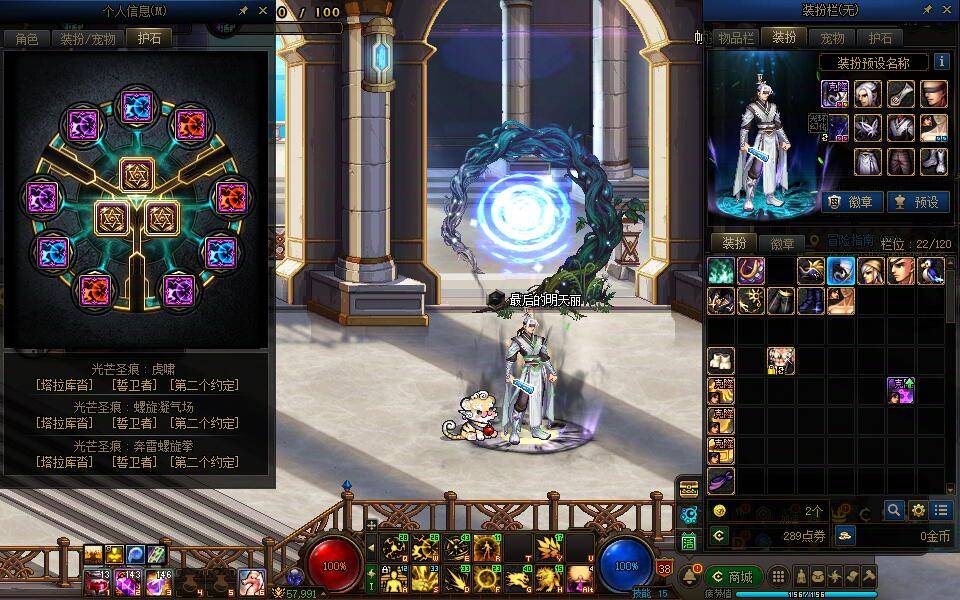Switch to the 物品栏 items tab
The image size is (960, 600).
click(736, 38)
